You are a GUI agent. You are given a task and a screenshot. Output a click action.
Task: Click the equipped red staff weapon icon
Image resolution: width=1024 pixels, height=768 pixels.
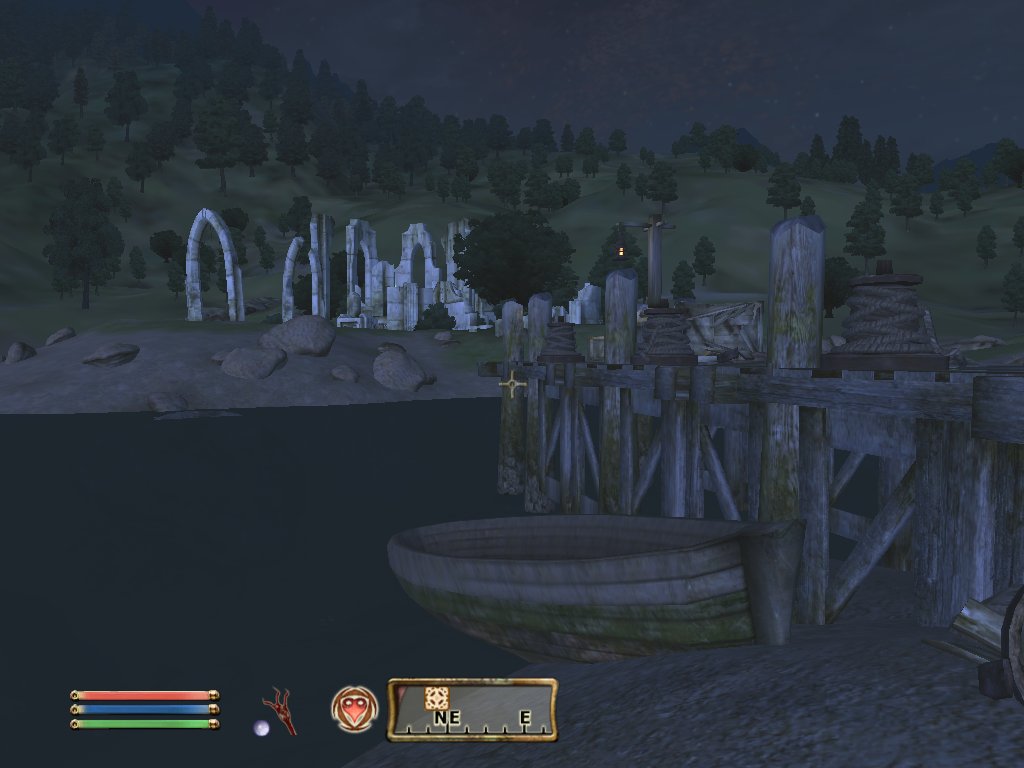click(x=280, y=709)
